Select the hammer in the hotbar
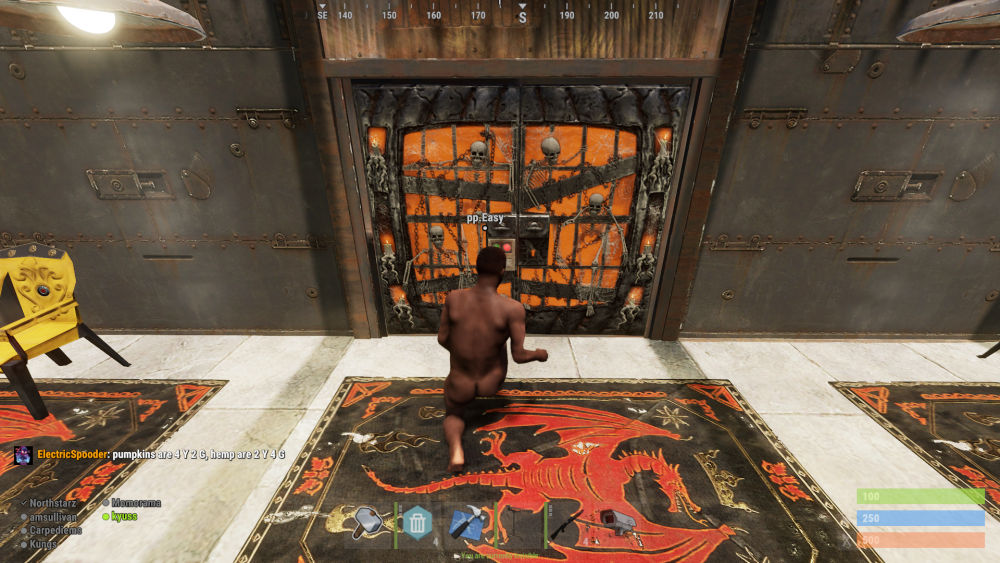 (x=369, y=523)
